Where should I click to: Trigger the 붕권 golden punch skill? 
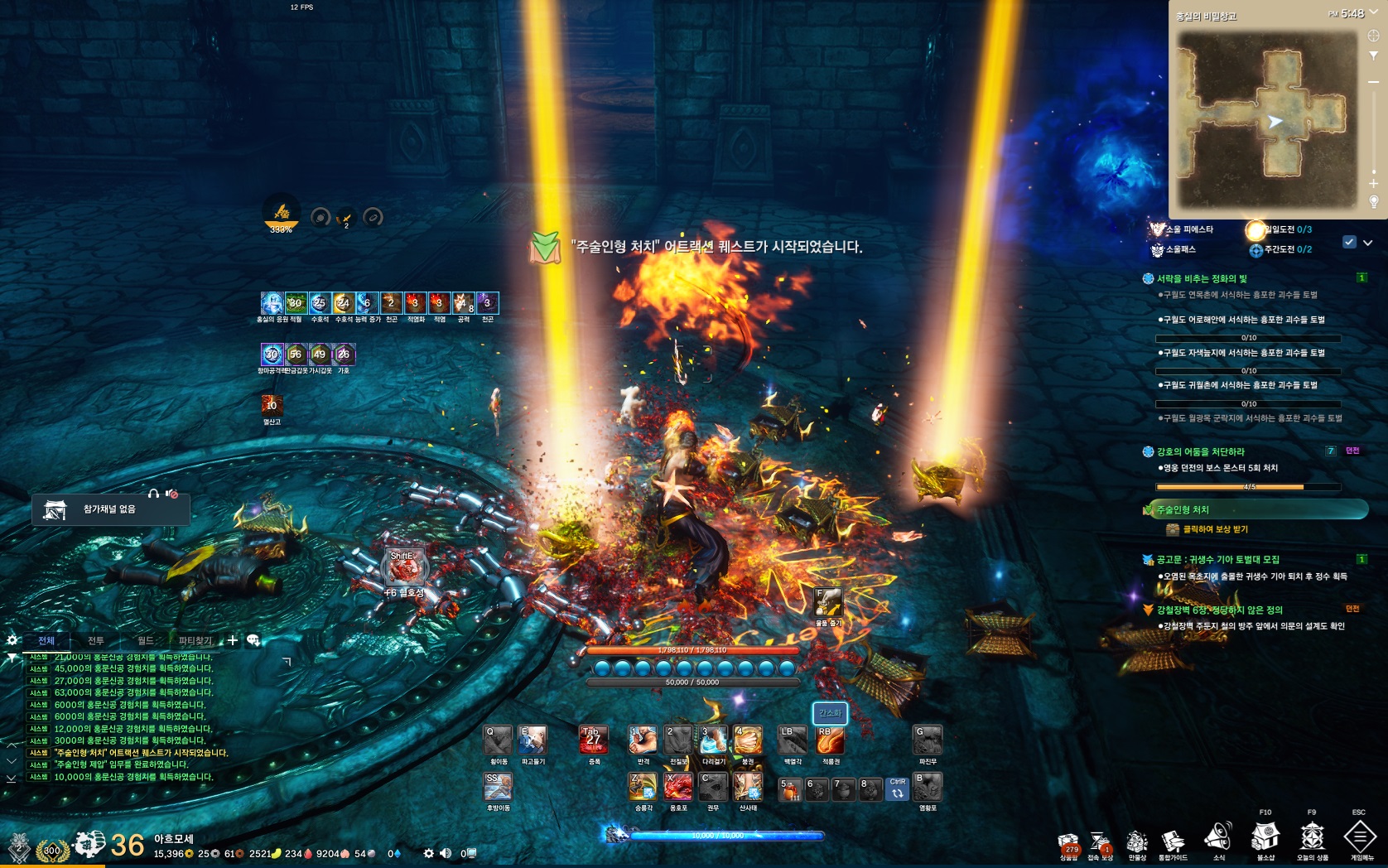[x=747, y=740]
